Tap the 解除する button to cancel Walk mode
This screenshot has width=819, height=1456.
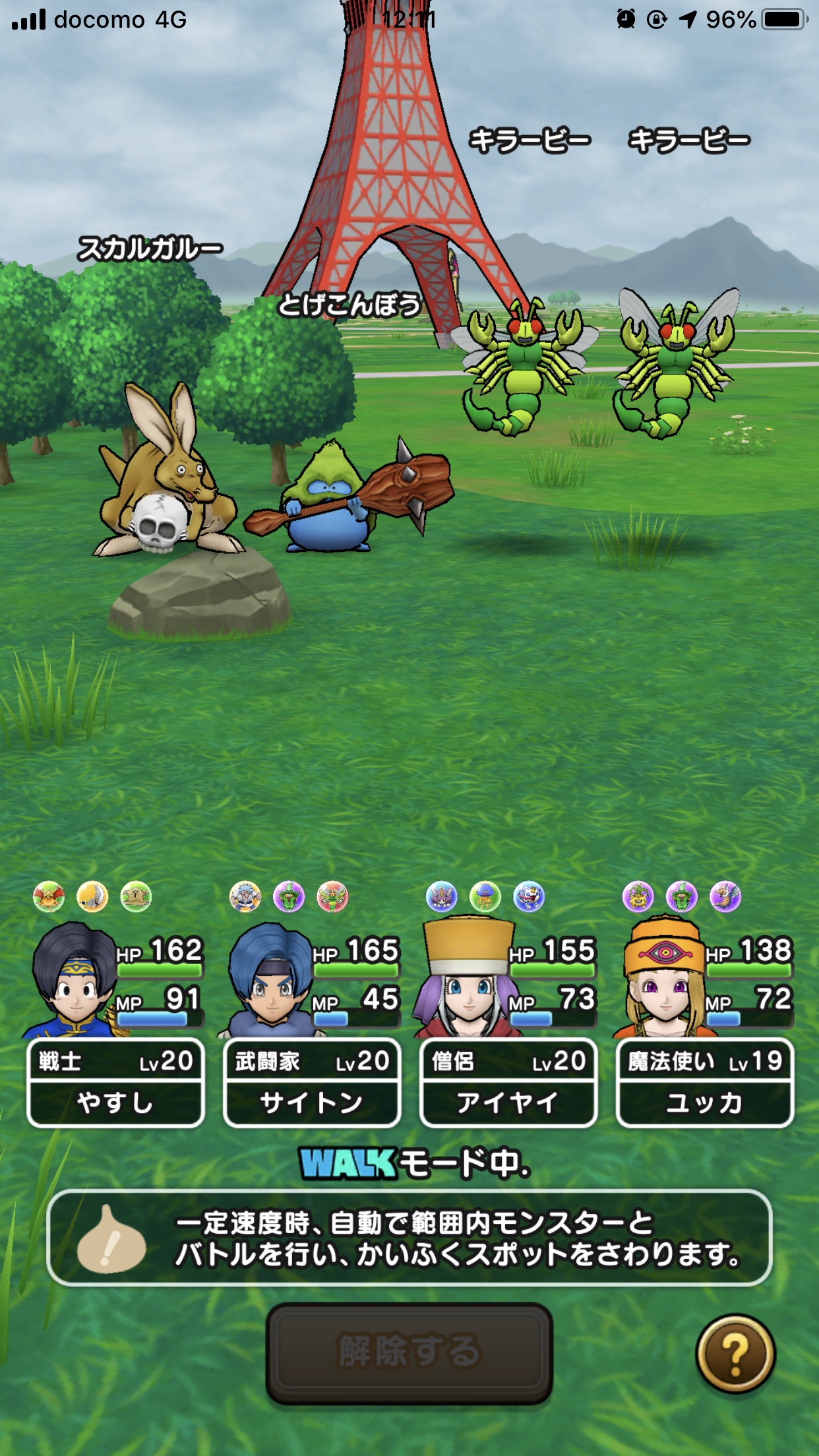tap(409, 1352)
